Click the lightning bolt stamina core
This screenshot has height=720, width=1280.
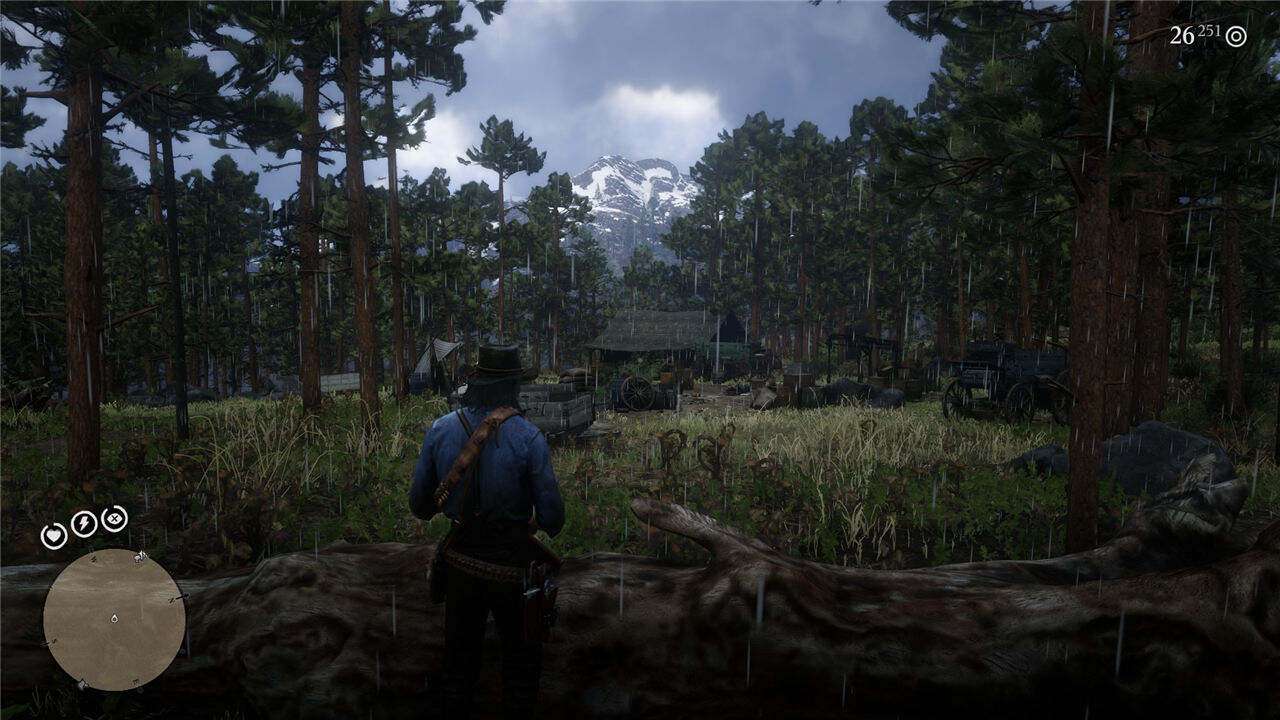(x=84, y=523)
